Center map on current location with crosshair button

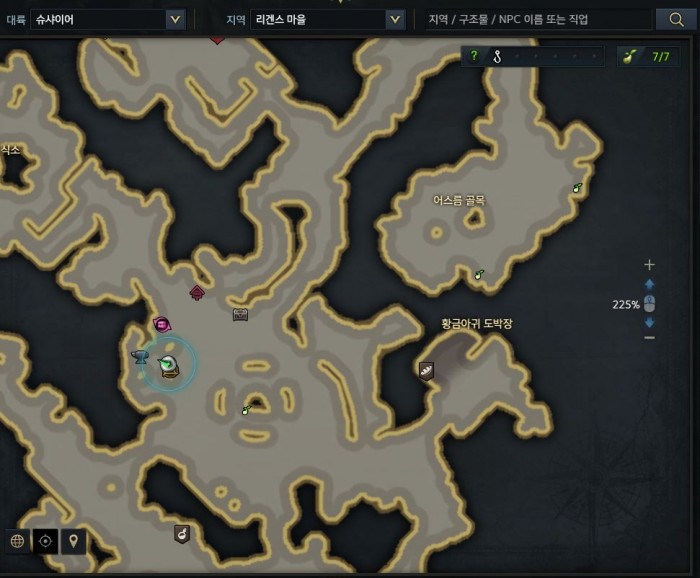point(45,541)
